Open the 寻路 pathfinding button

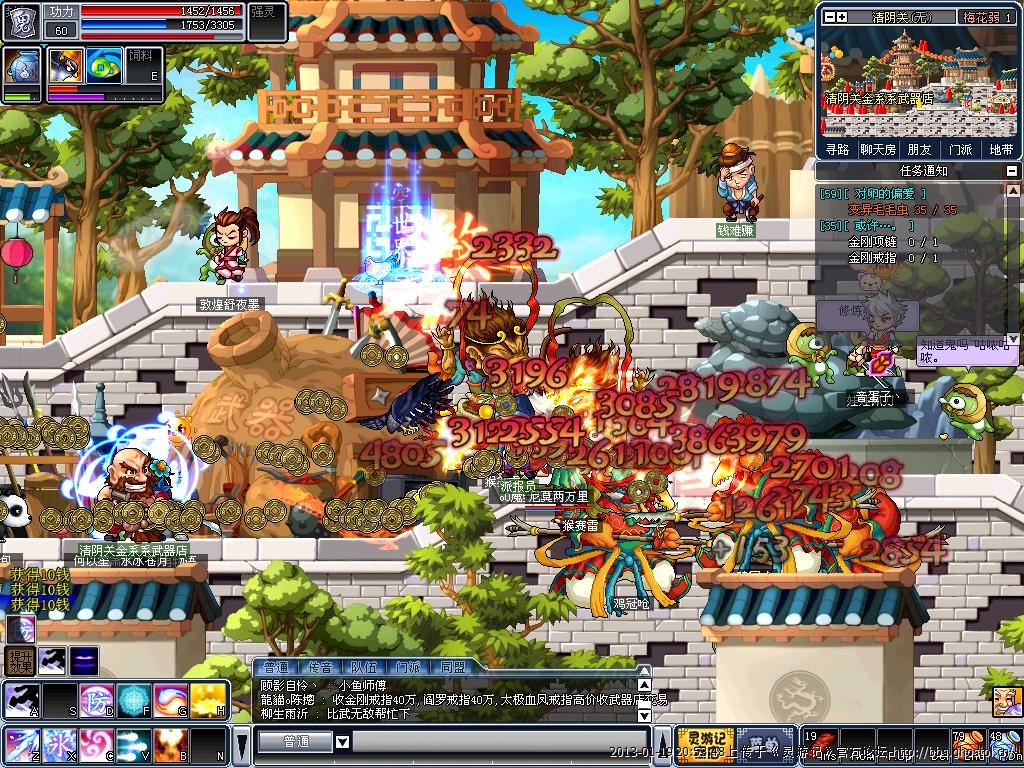[837, 149]
